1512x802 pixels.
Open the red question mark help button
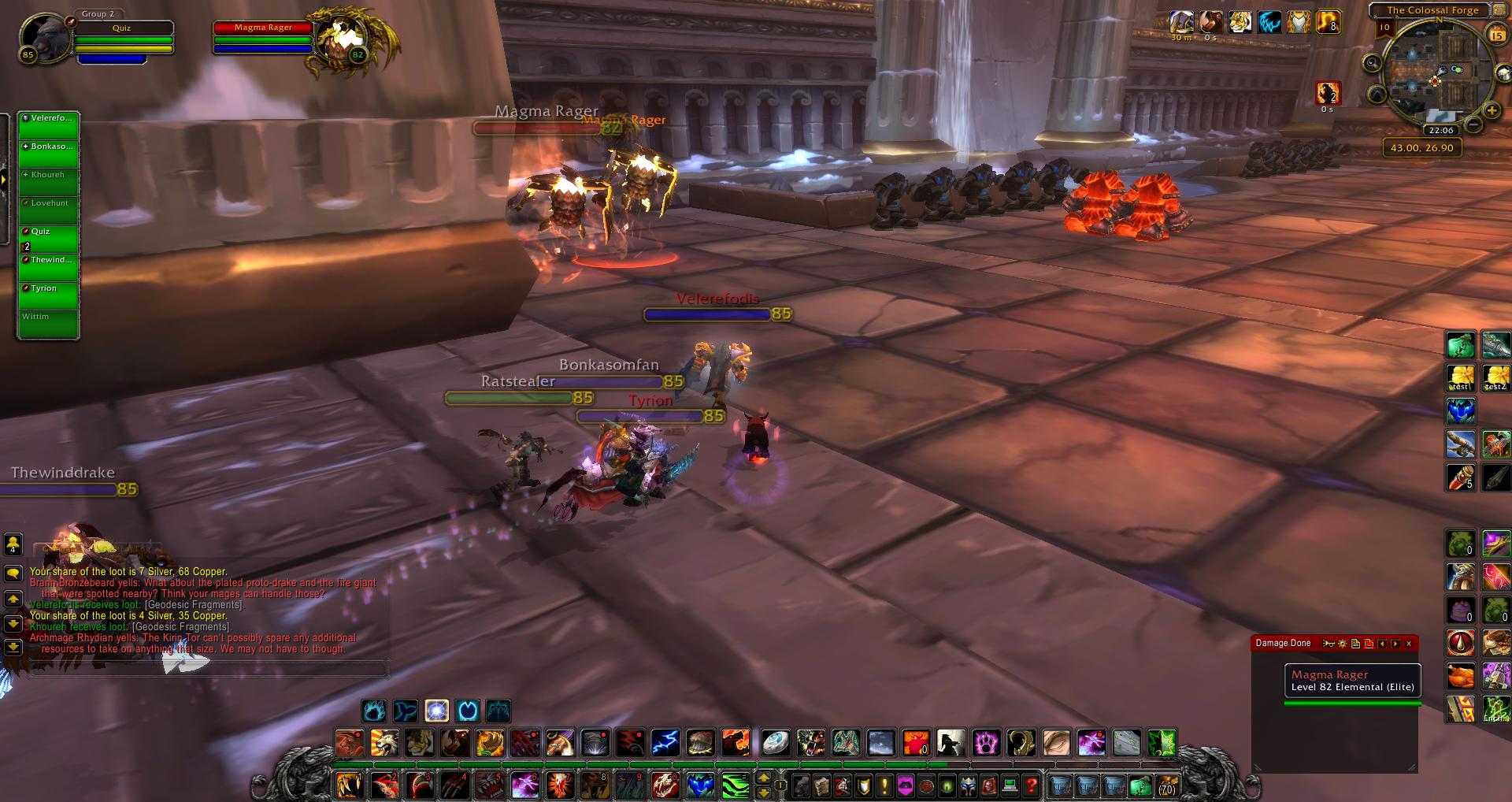1030,785
